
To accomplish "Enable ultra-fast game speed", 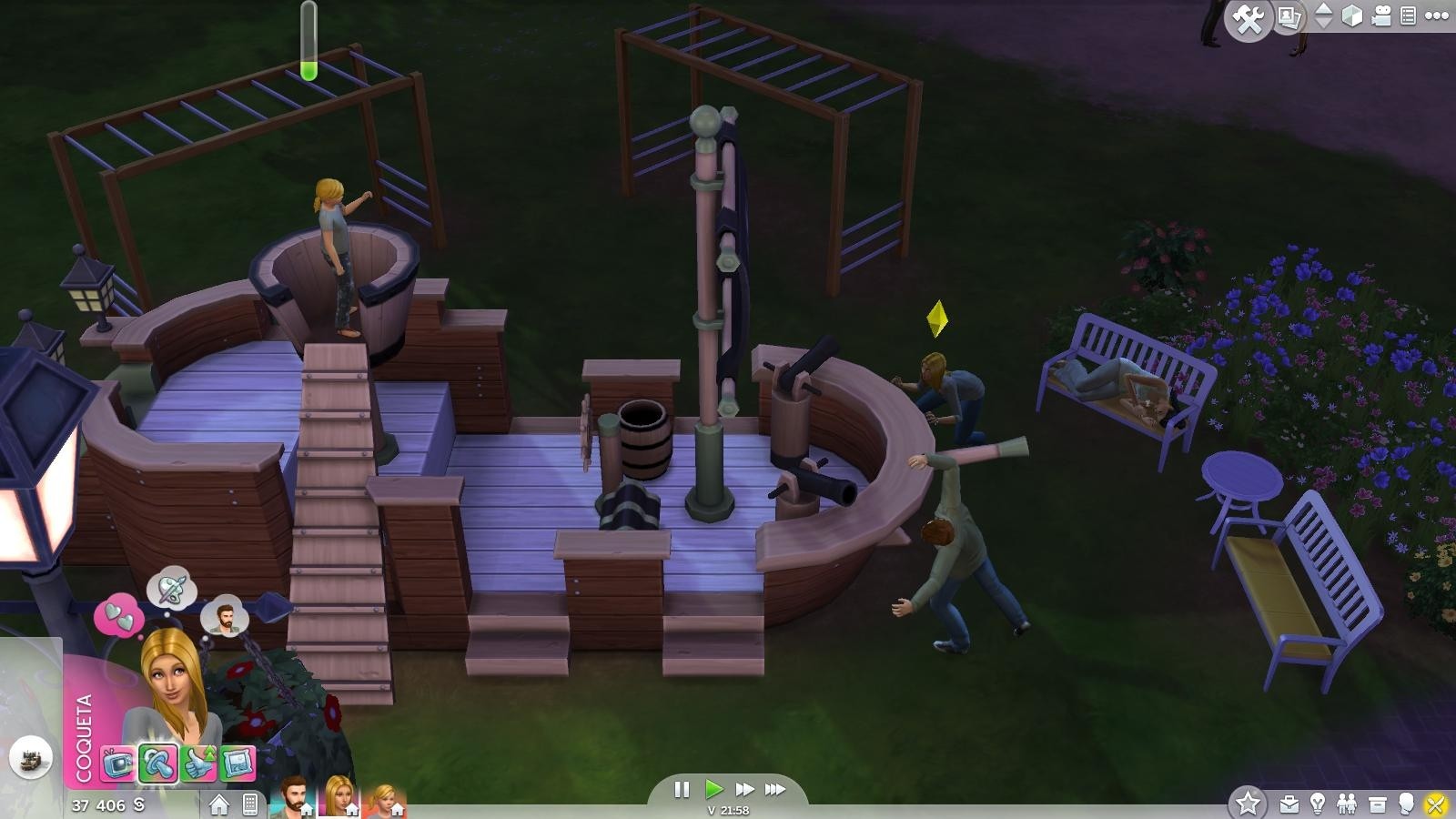I will tap(775, 790).
